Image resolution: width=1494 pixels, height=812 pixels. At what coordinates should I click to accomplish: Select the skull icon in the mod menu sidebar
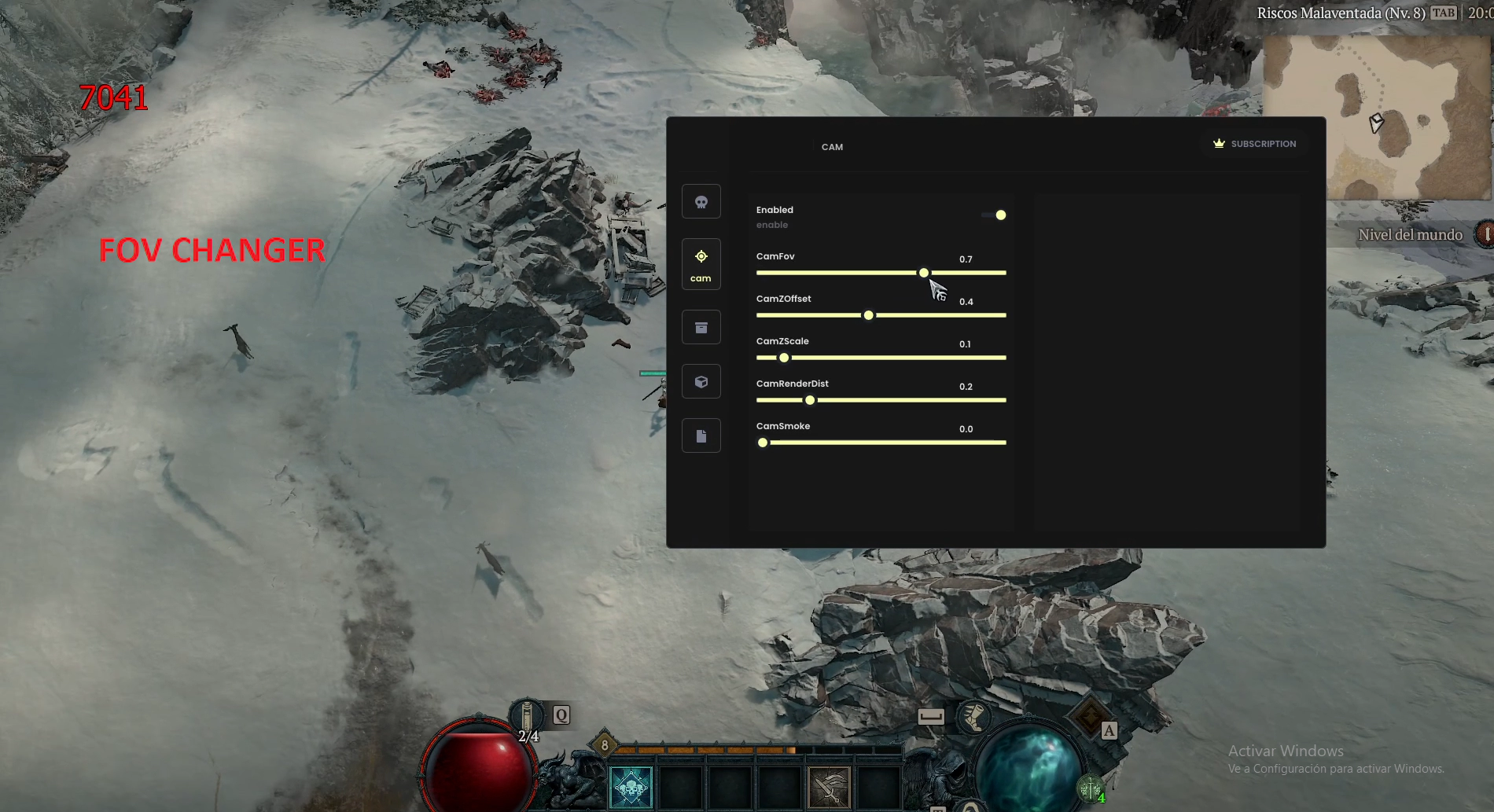click(x=701, y=201)
